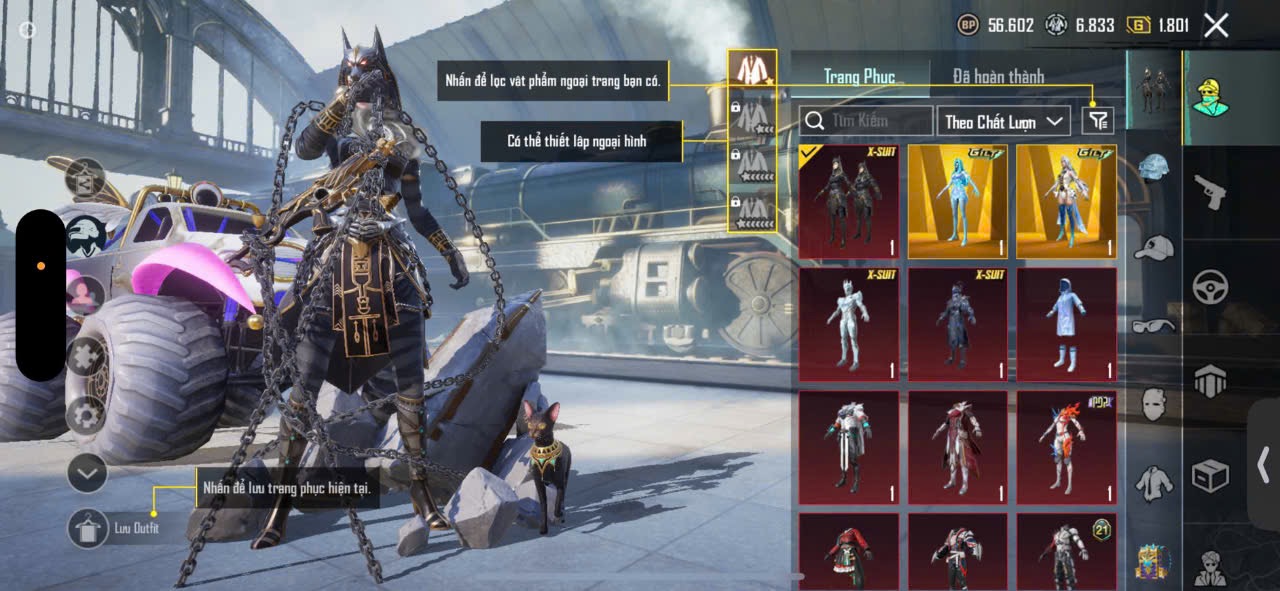Select the equipped black Anubis X-Suit thumbnail

tap(849, 202)
